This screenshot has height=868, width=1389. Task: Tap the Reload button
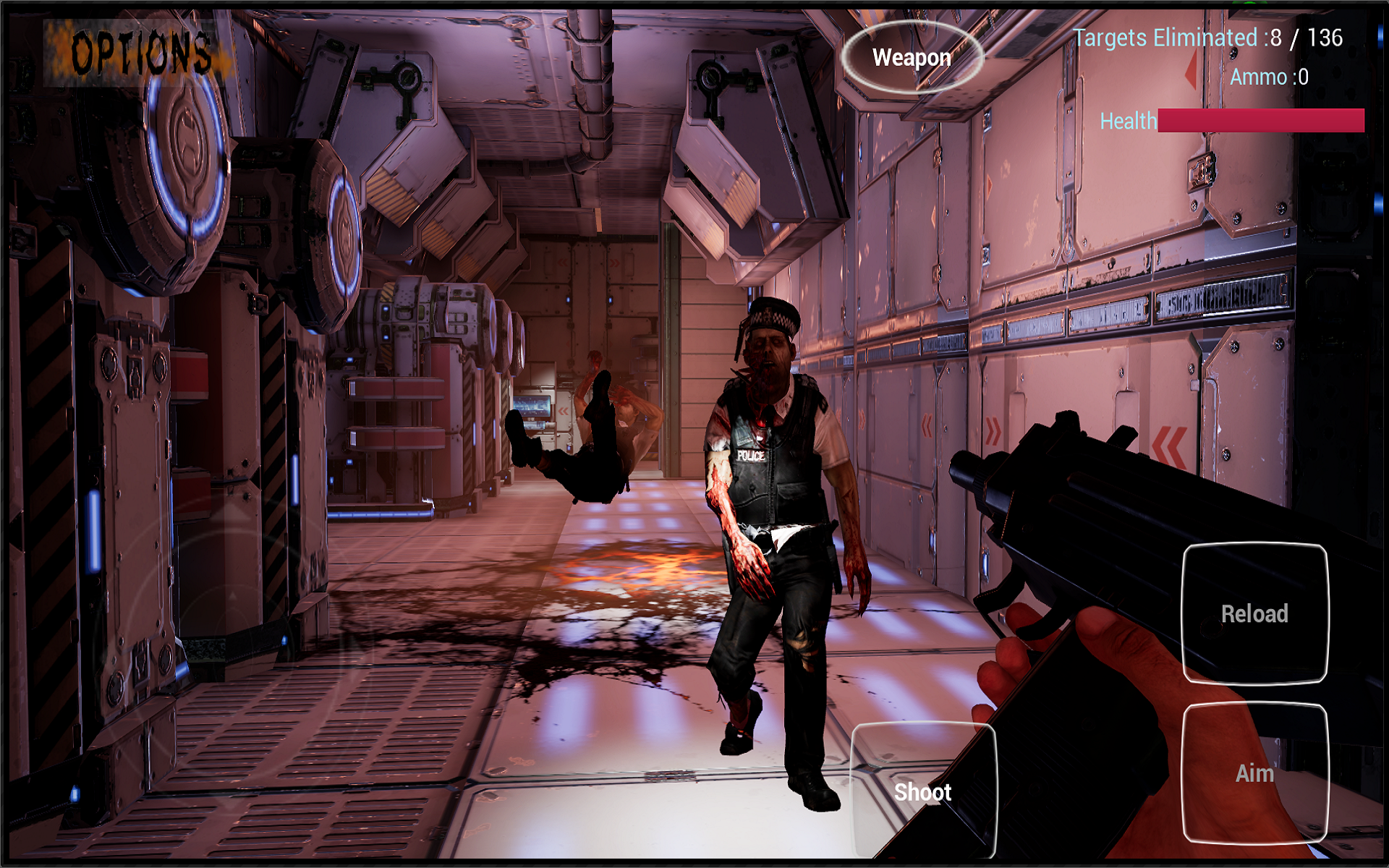pyautogui.click(x=1254, y=613)
